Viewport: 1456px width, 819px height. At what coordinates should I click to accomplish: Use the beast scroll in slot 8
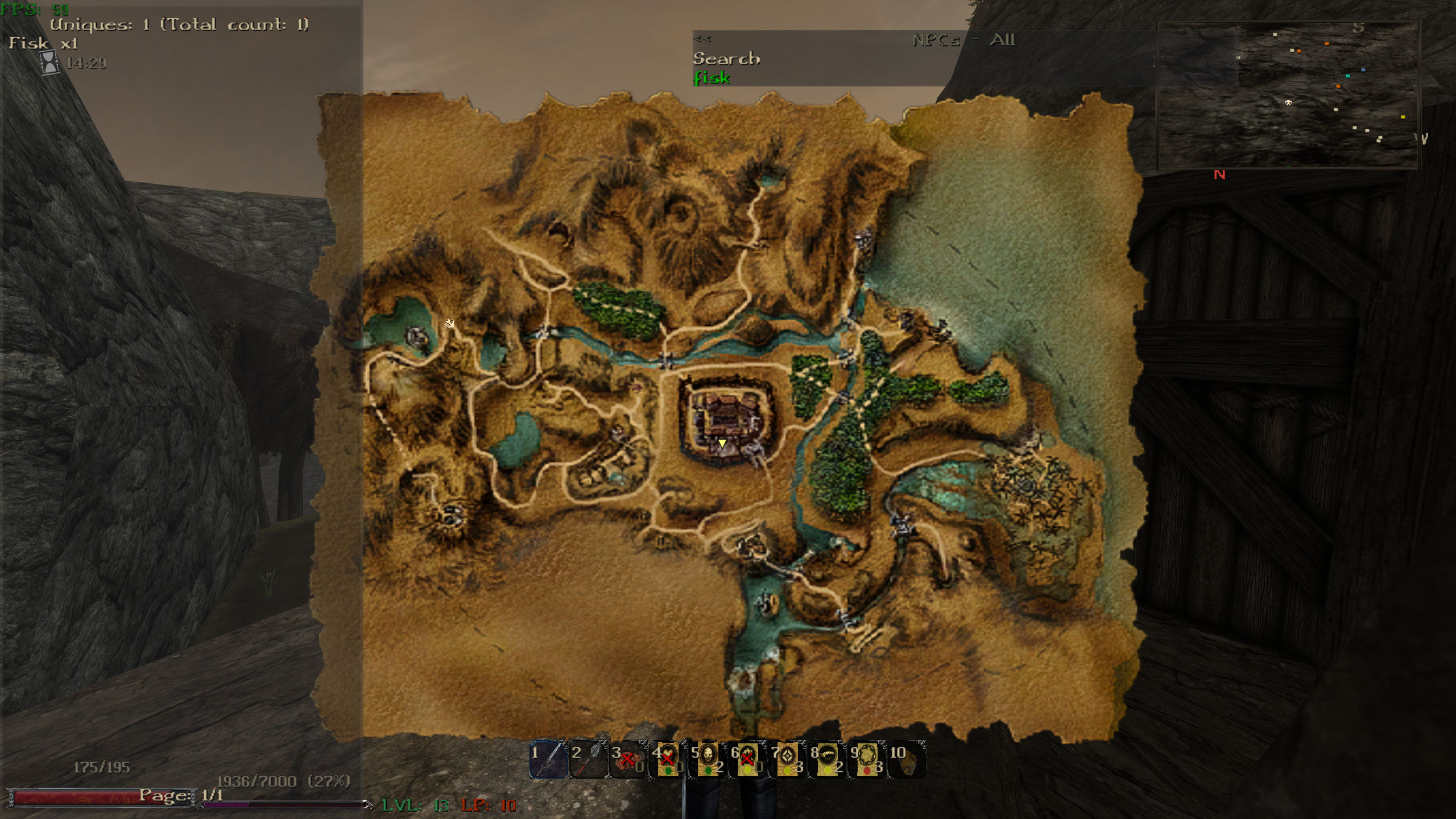pyautogui.click(x=827, y=760)
